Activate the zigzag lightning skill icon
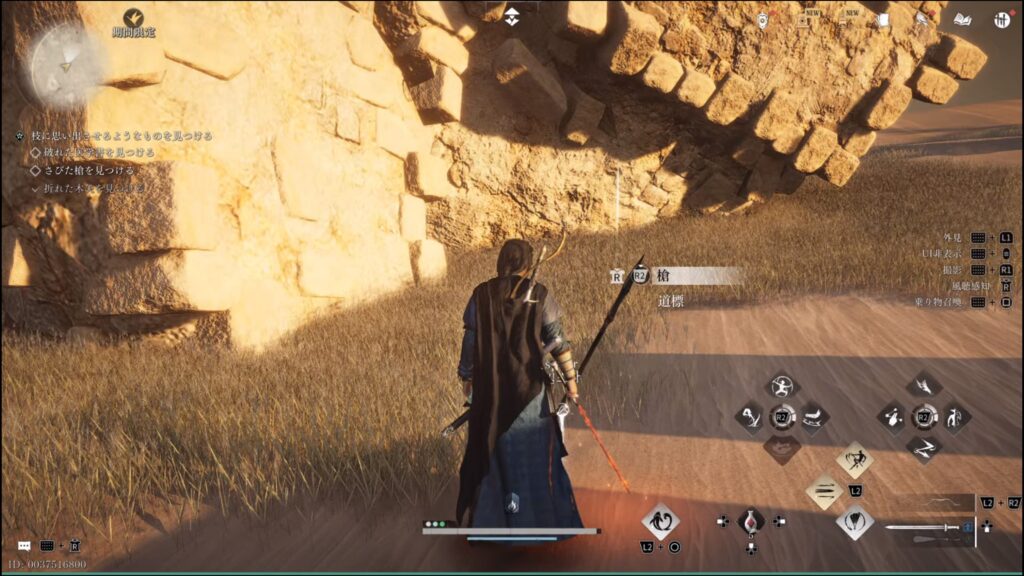Image resolution: width=1024 pixels, height=576 pixels. click(924, 448)
